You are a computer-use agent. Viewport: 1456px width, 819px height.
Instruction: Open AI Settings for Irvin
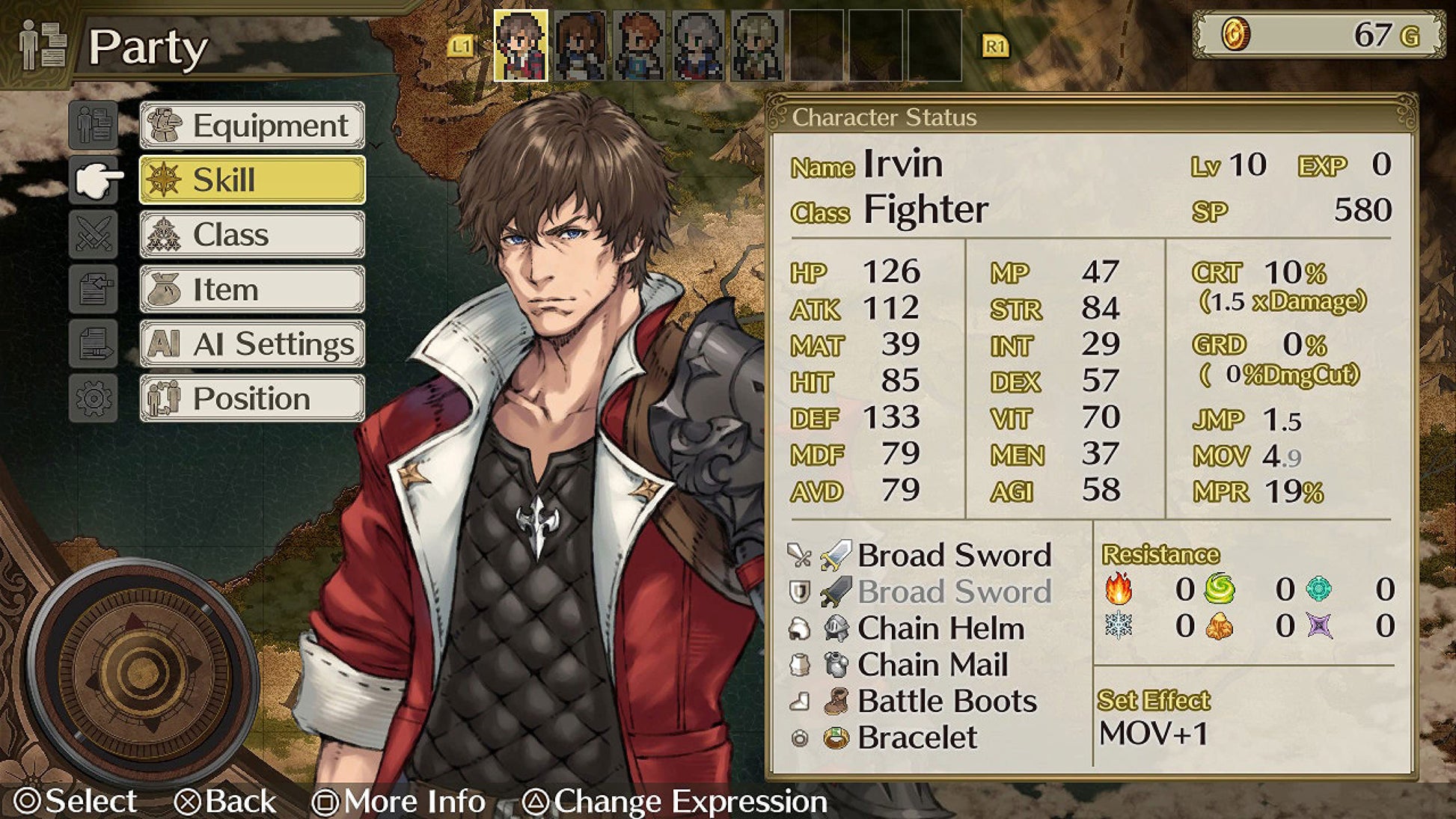point(252,344)
